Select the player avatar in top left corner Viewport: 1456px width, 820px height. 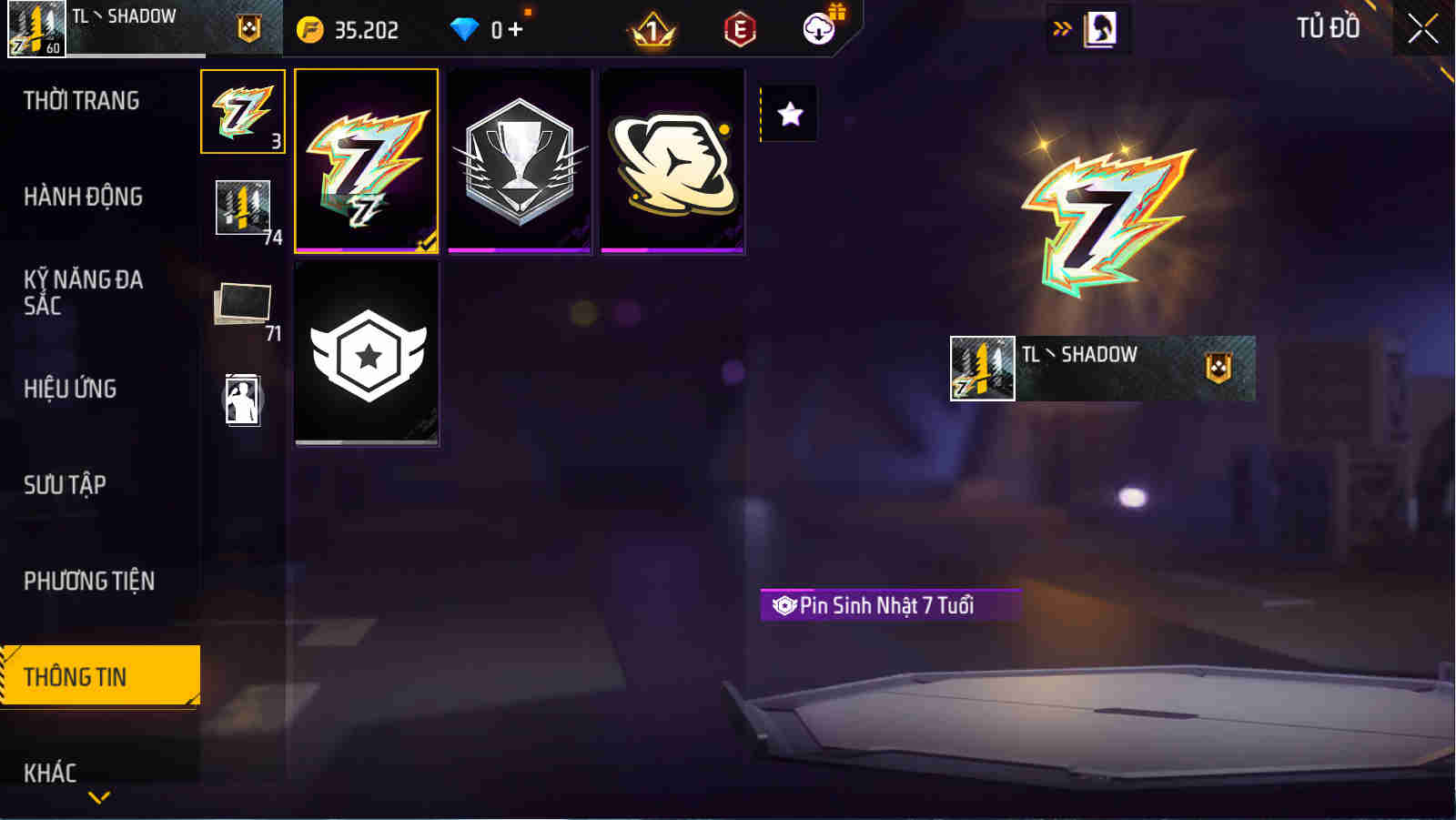[36, 27]
